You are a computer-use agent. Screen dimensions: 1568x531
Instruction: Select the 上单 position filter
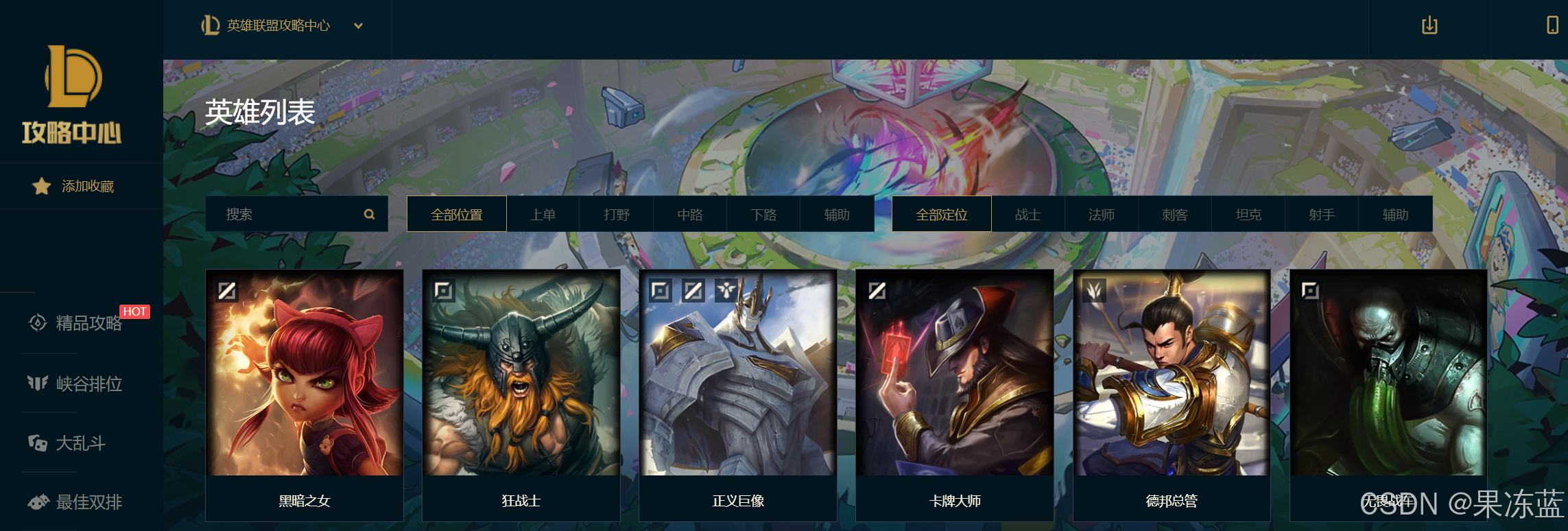pyautogui.click(x=543, y=213)
